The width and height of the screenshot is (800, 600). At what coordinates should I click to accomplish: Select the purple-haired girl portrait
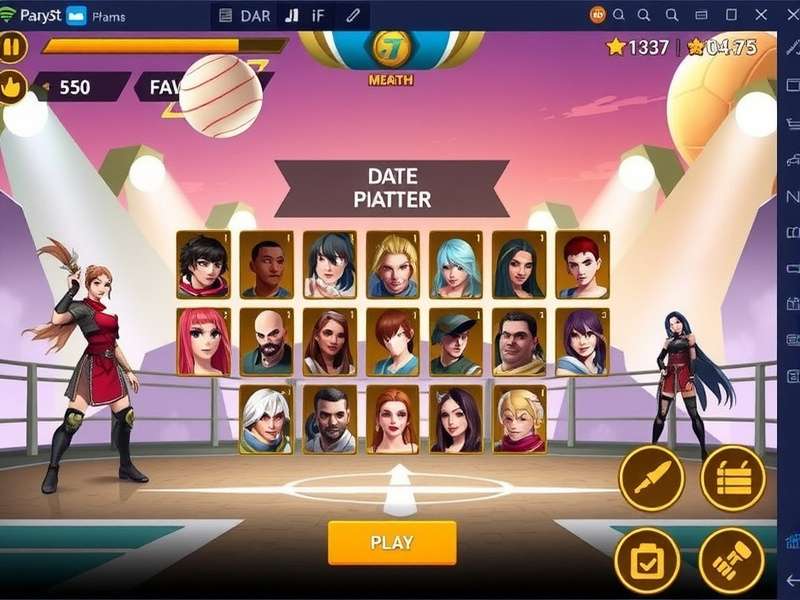[x=582, y=341]
